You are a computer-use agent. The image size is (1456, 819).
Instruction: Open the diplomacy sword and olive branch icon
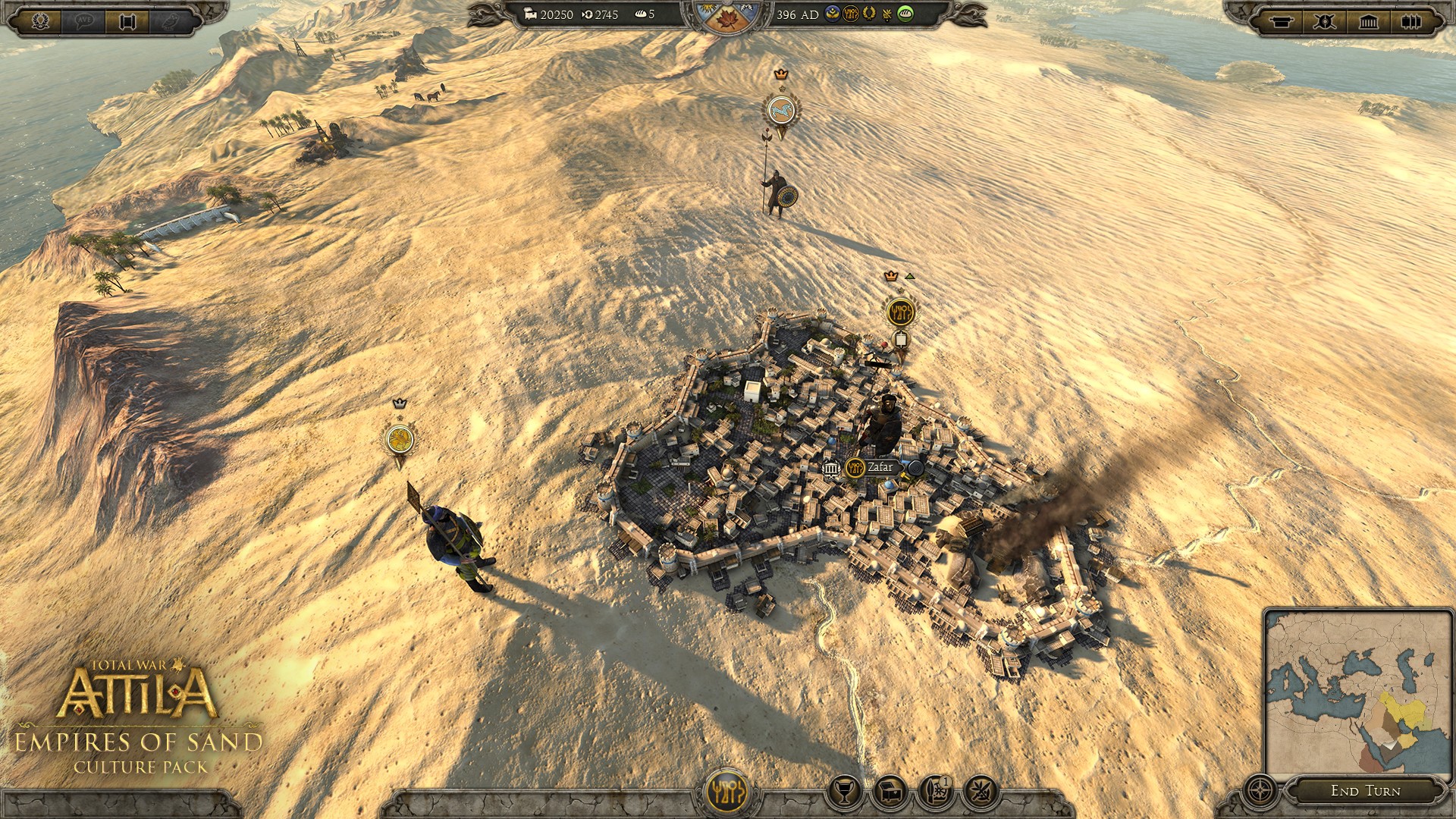[981, 792]
